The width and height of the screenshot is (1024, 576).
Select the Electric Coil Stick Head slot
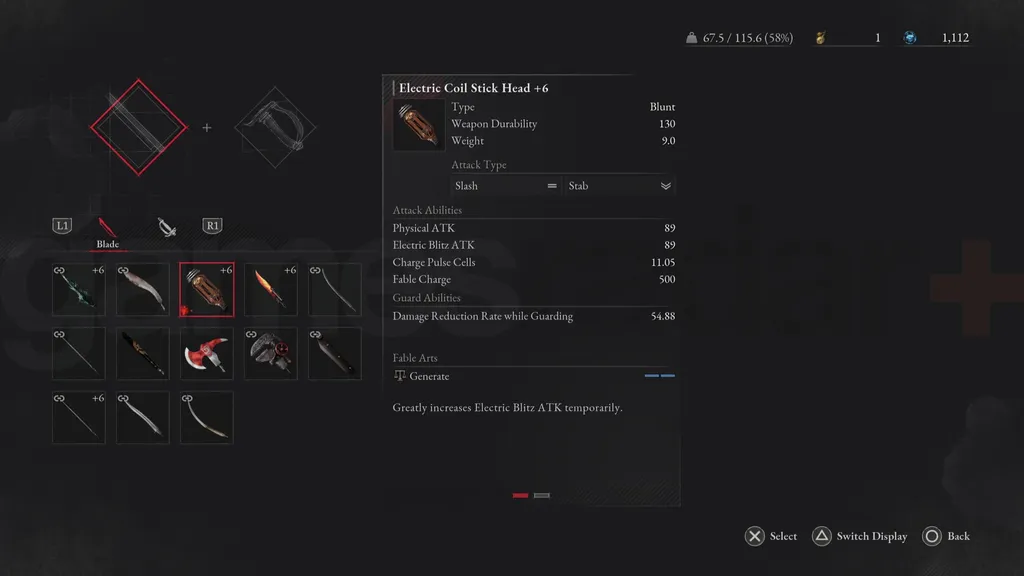click(x=207, y=290)
